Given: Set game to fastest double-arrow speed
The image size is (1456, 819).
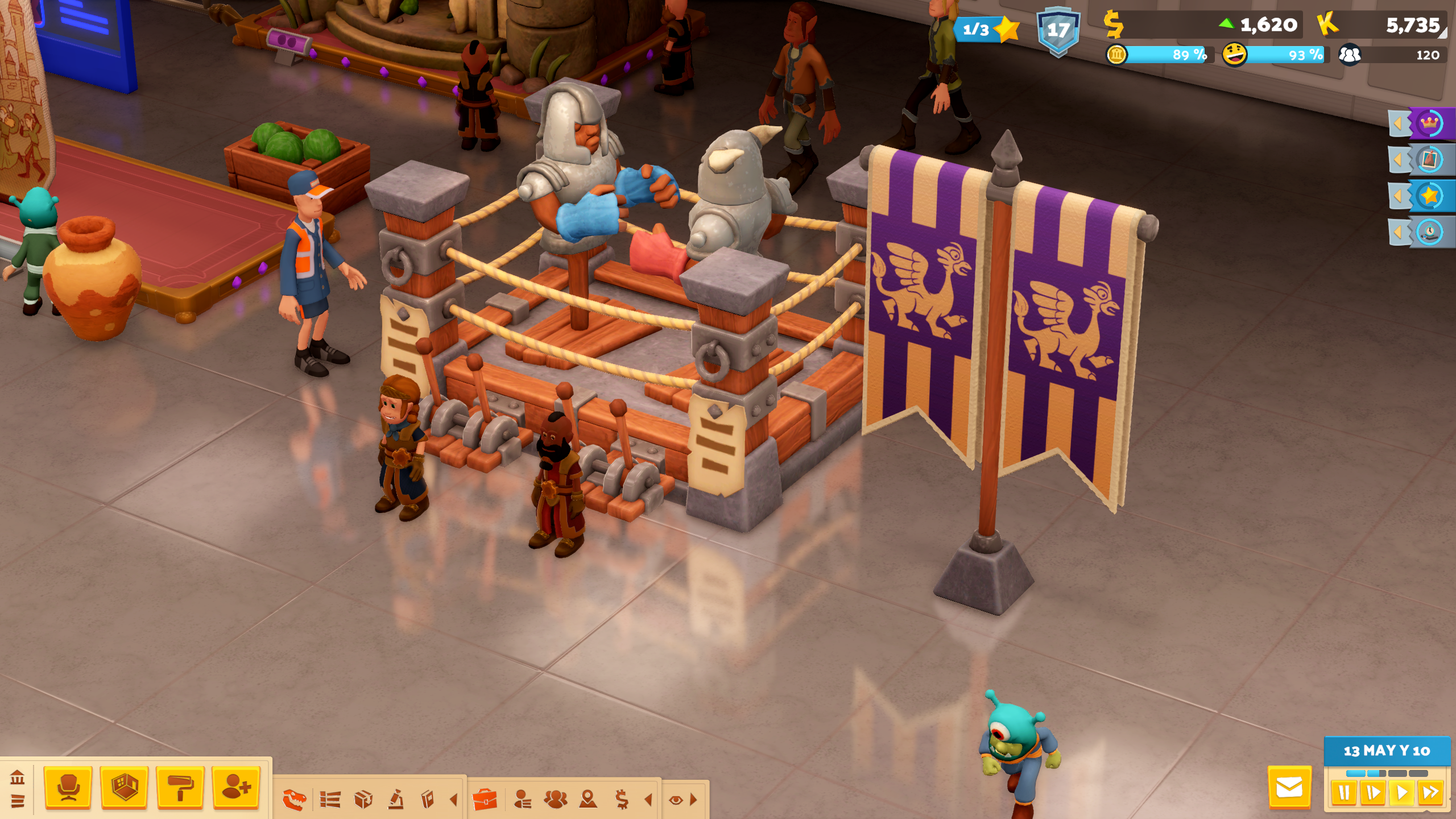Looking at the screenshot, I should pos(1430,793).
